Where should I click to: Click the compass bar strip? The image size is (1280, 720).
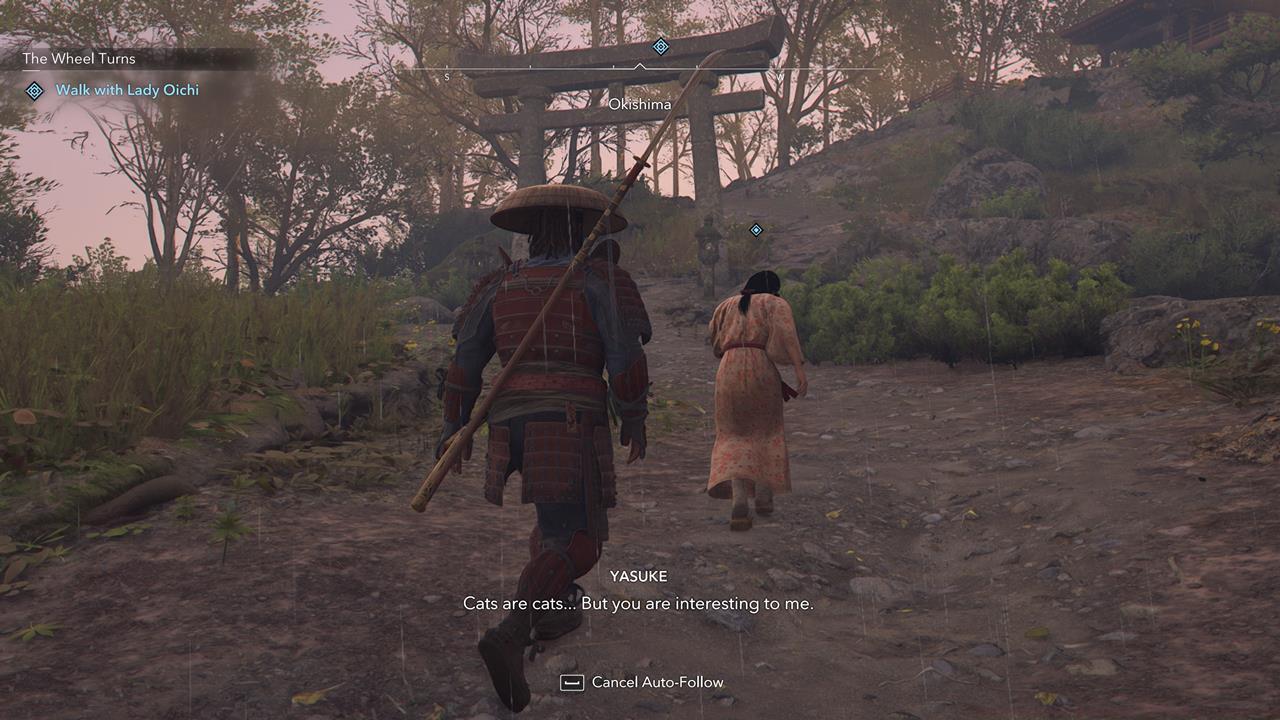[x=640, y=68]
